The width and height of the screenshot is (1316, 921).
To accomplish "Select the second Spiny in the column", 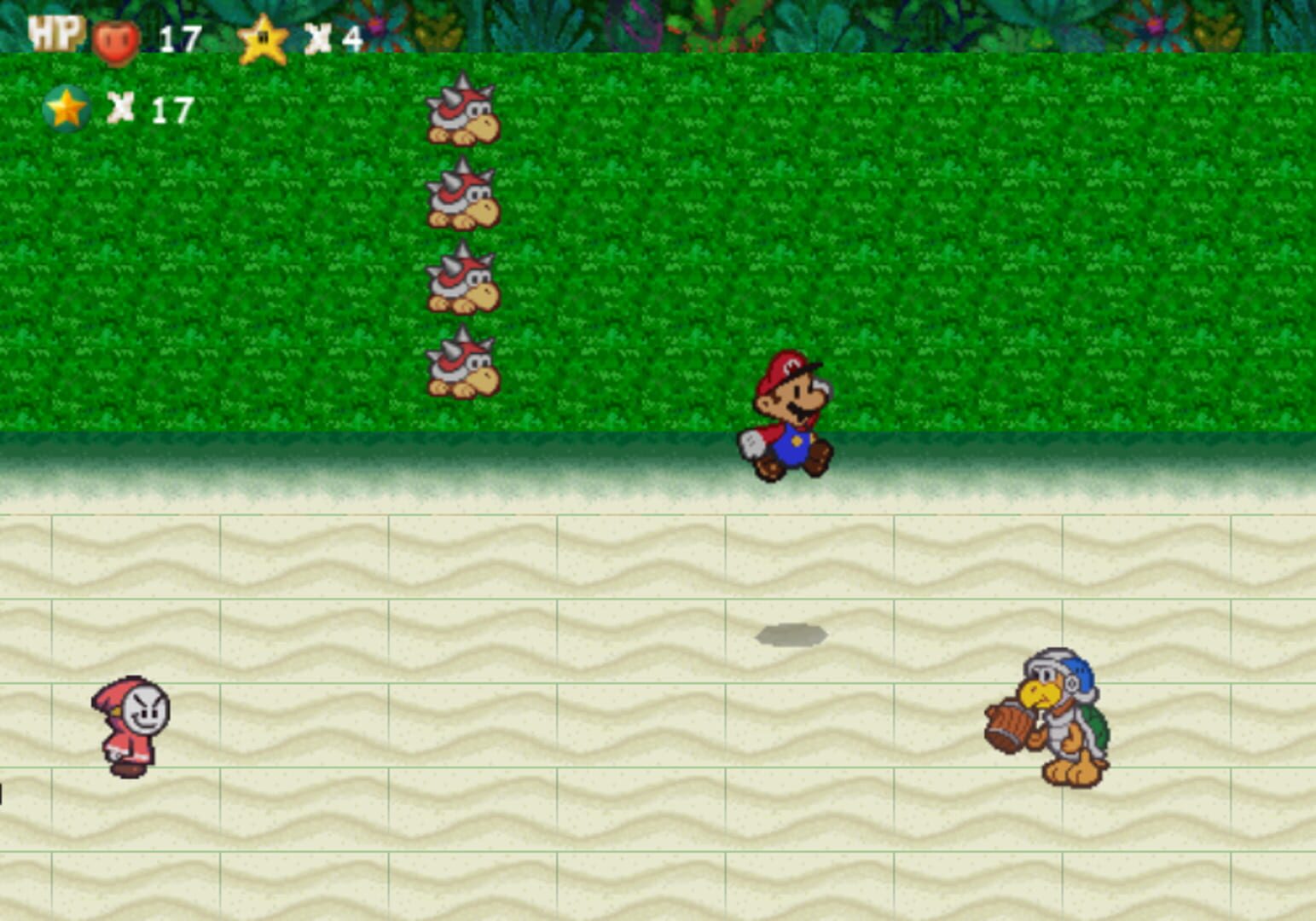I will [x=461, y=200].
